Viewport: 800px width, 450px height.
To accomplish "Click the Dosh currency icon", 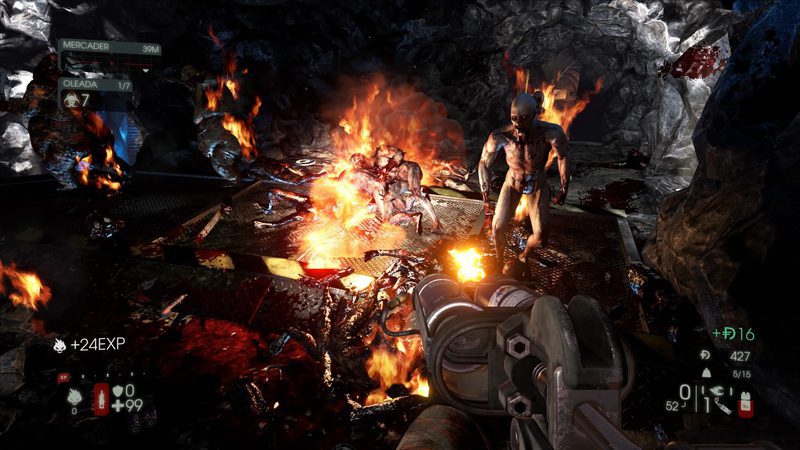I will 705,355.
